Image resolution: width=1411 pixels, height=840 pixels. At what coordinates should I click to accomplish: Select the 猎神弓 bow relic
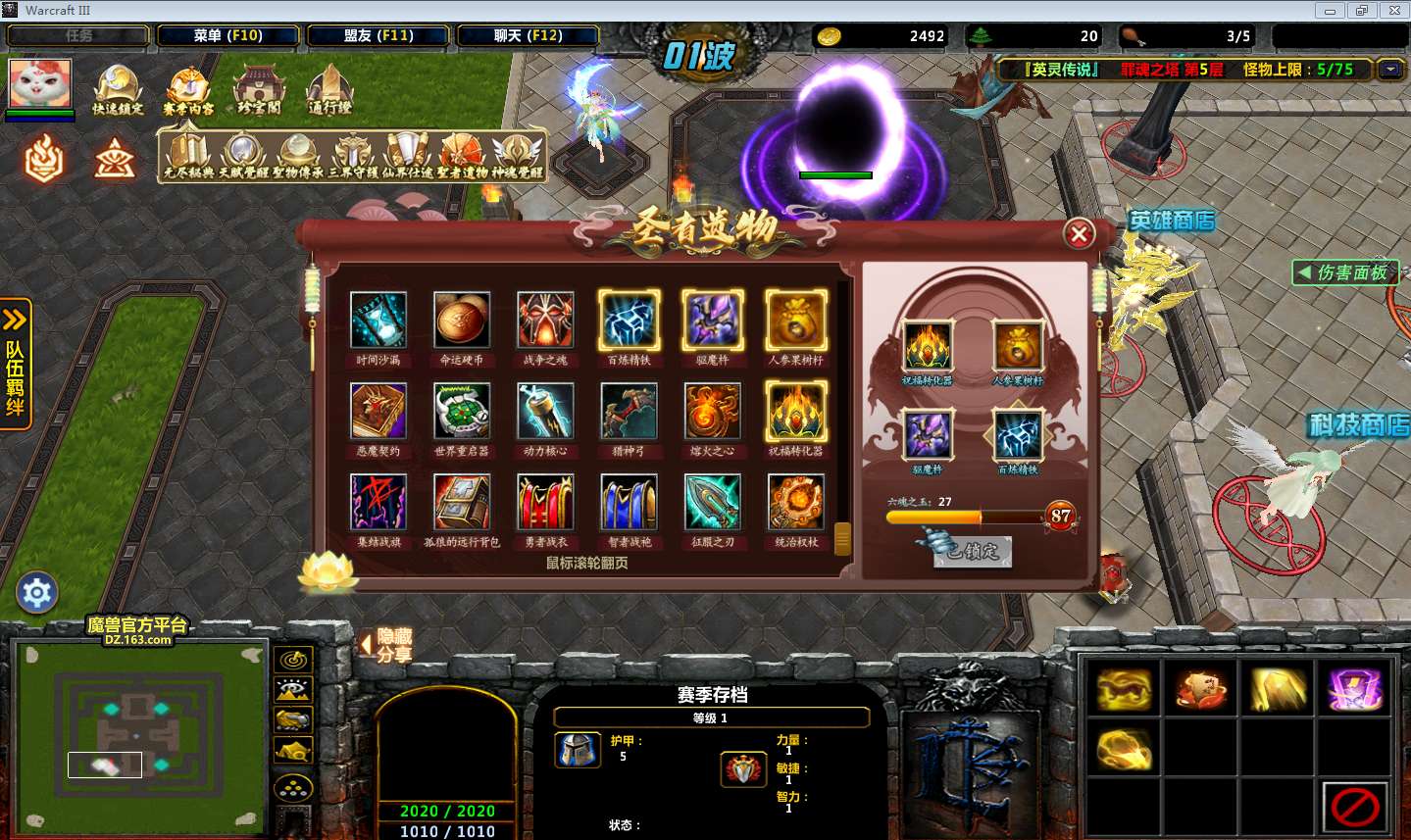[629, 412]
